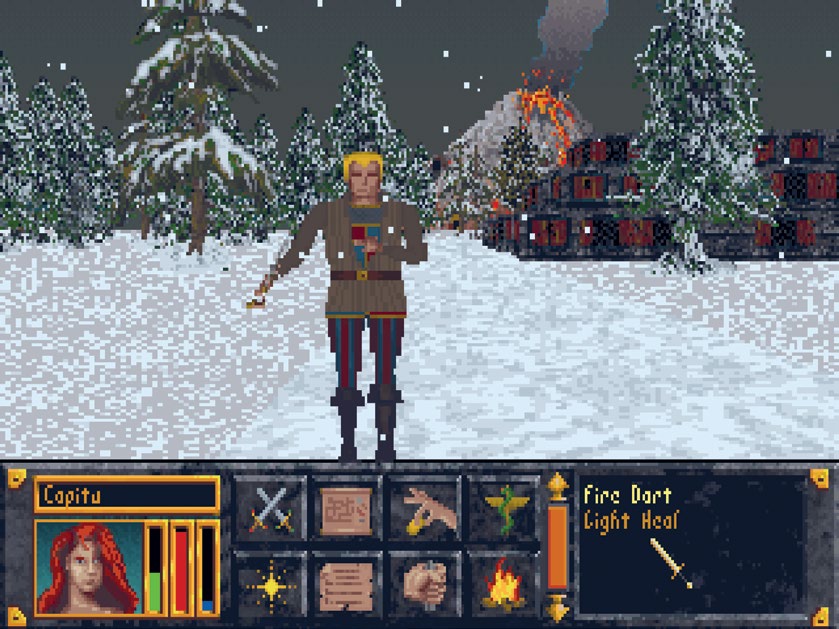Open the logbook scroll
Screen dimensions: 839x629
(x=347, y=585)
